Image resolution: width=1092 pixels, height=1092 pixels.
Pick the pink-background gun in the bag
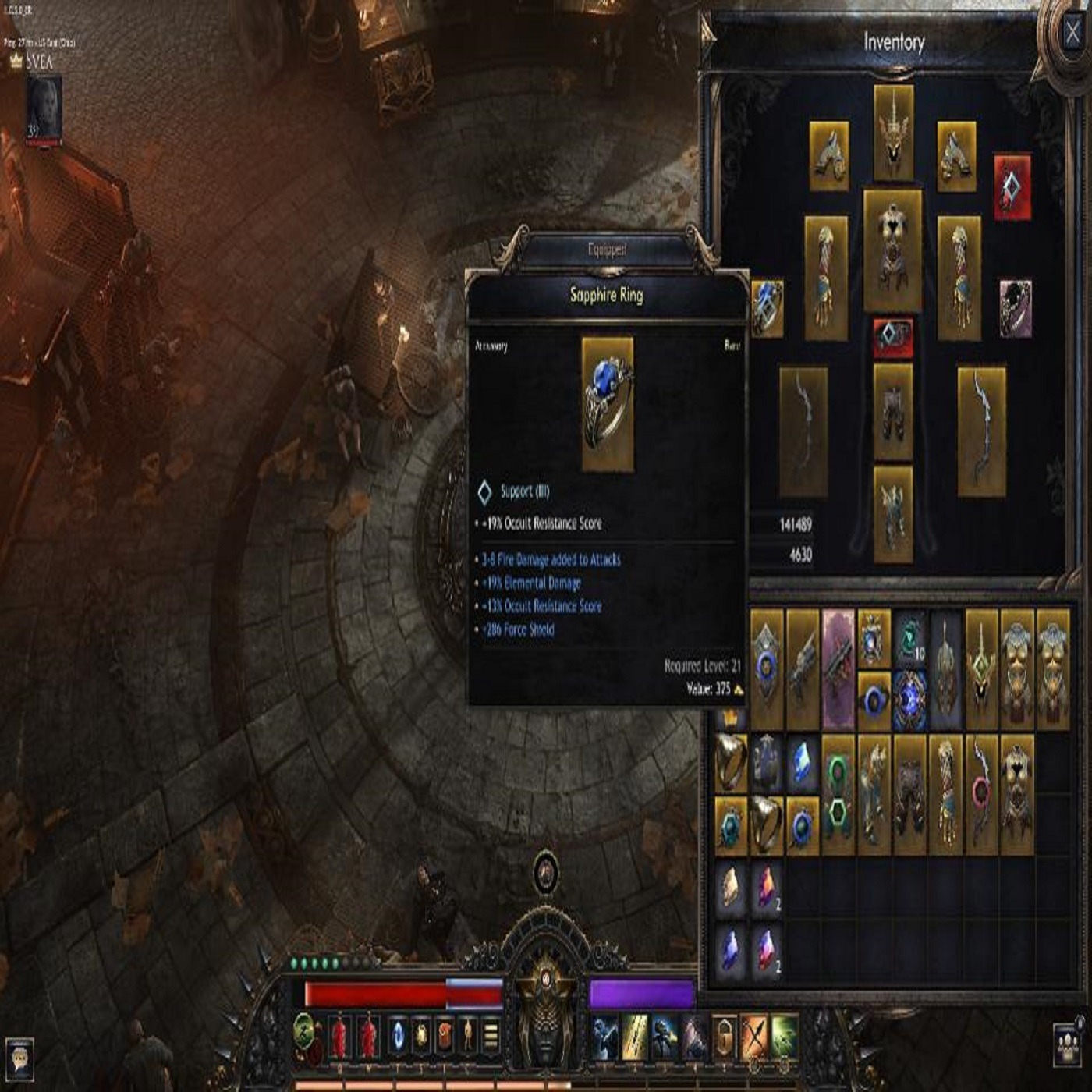[838, 670]
